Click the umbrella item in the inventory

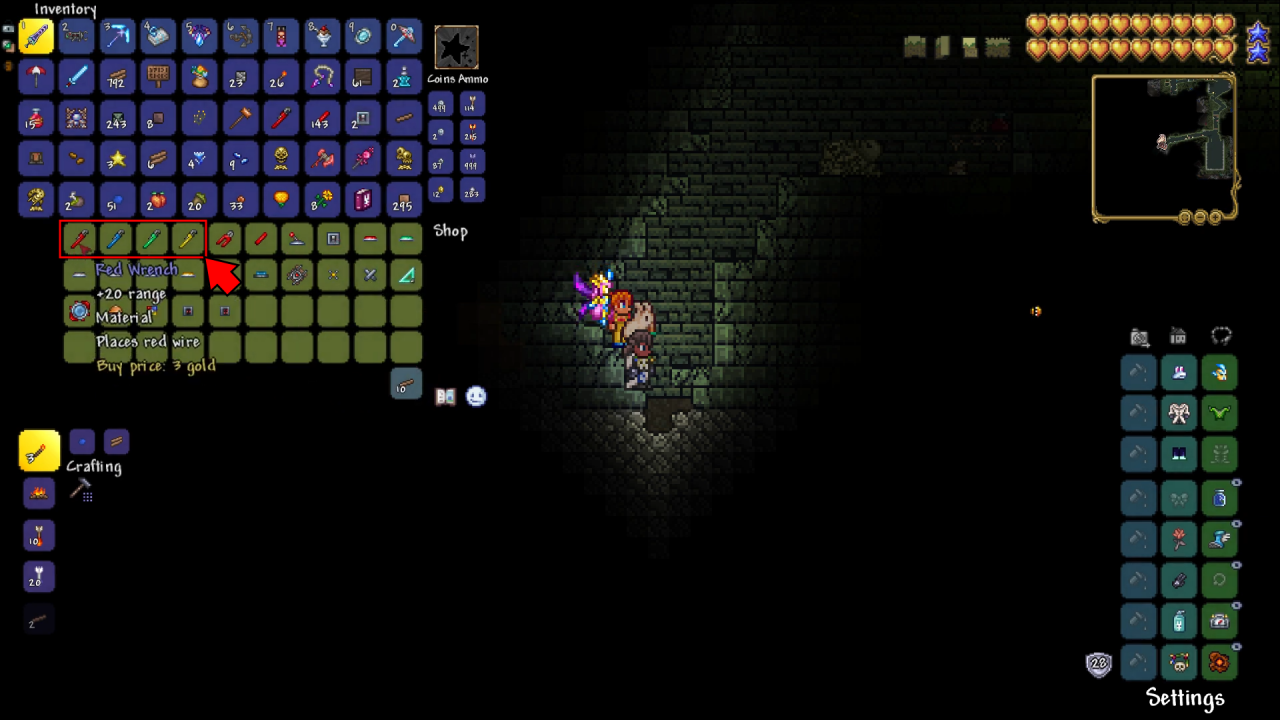click(x=36, y=78)
